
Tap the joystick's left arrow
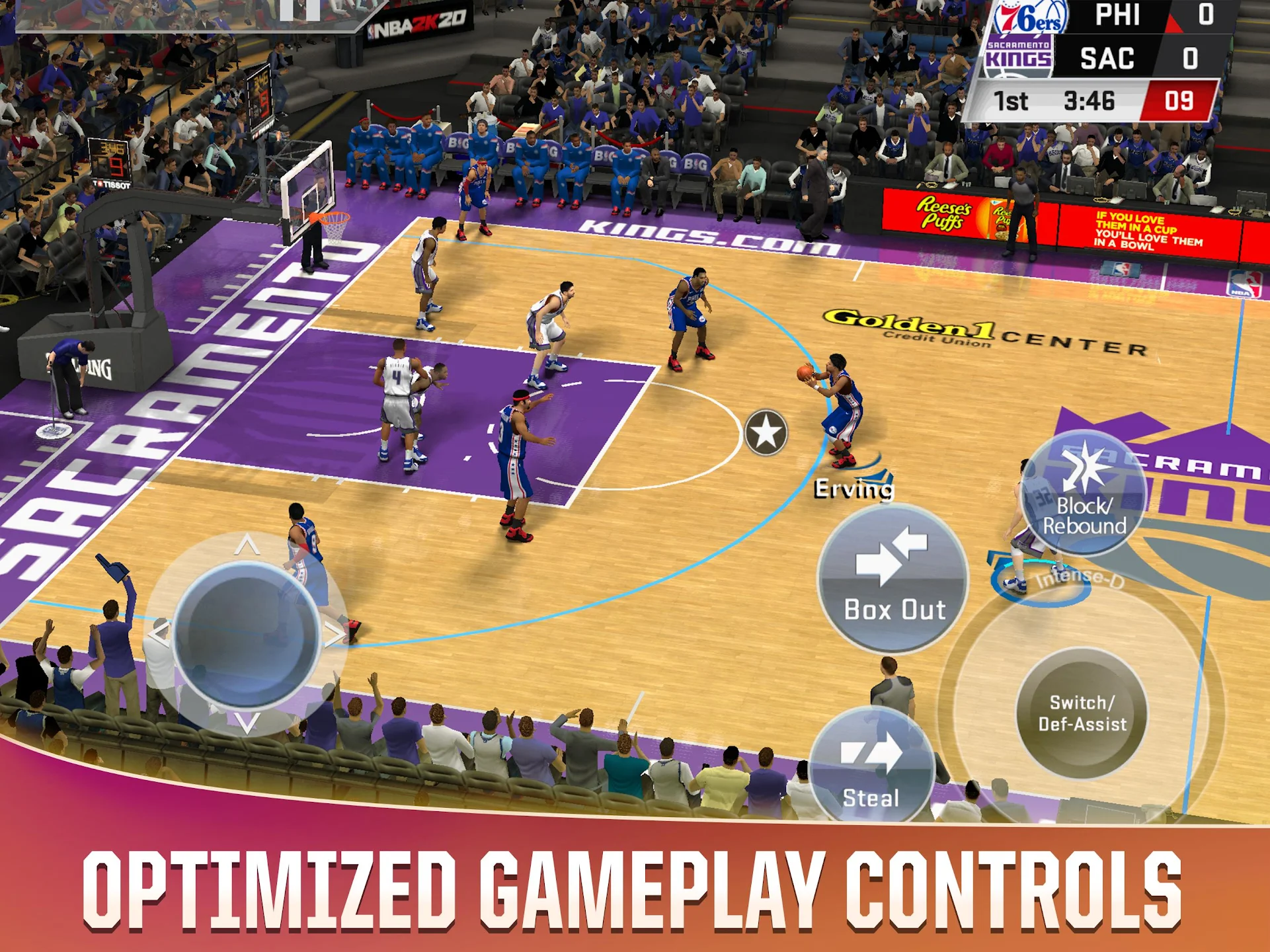pyautogui.click(x=159, y=633)
